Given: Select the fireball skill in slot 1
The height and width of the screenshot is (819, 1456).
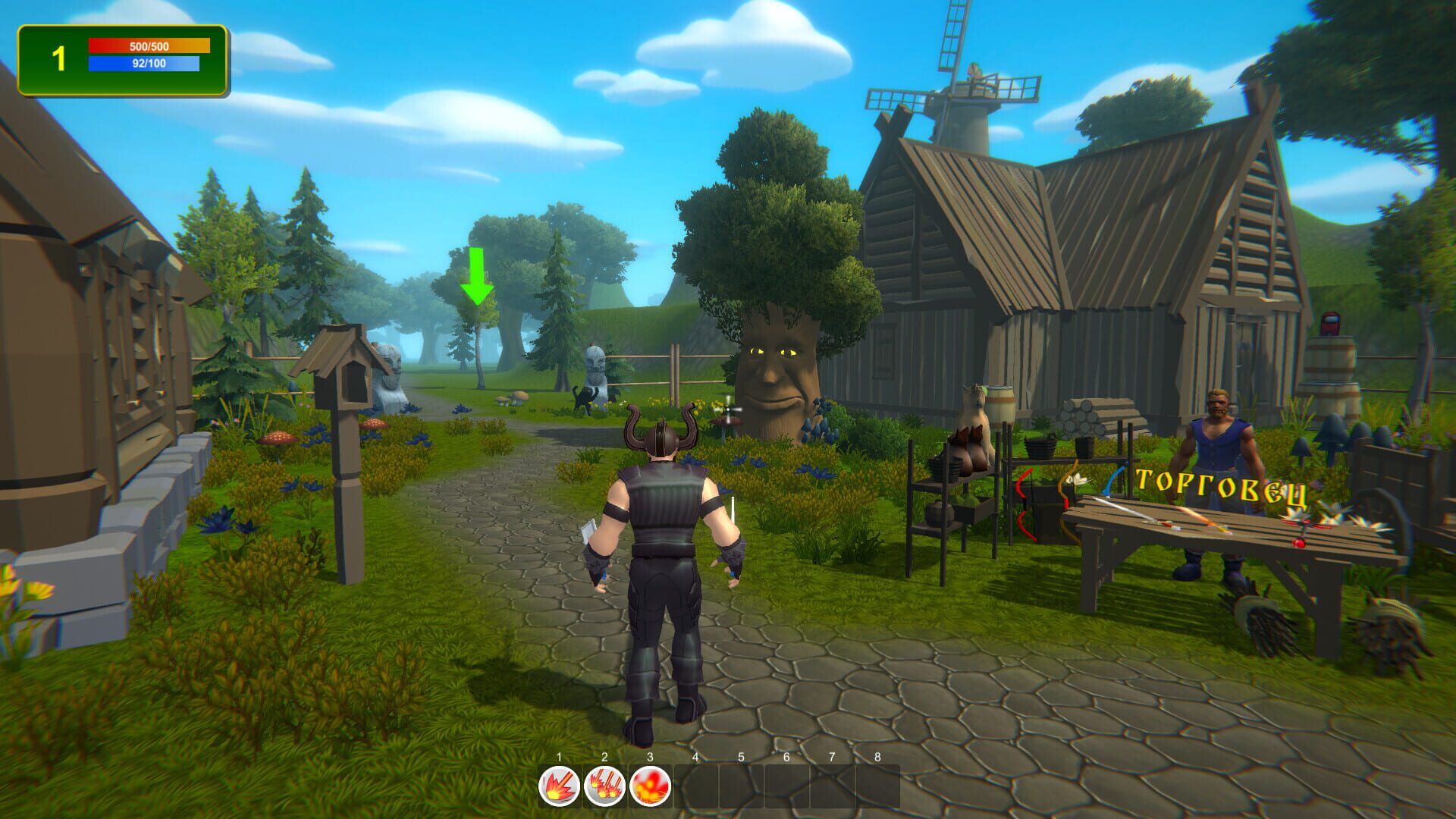Looking at the screenshot, I should click(x=558, y=786).
